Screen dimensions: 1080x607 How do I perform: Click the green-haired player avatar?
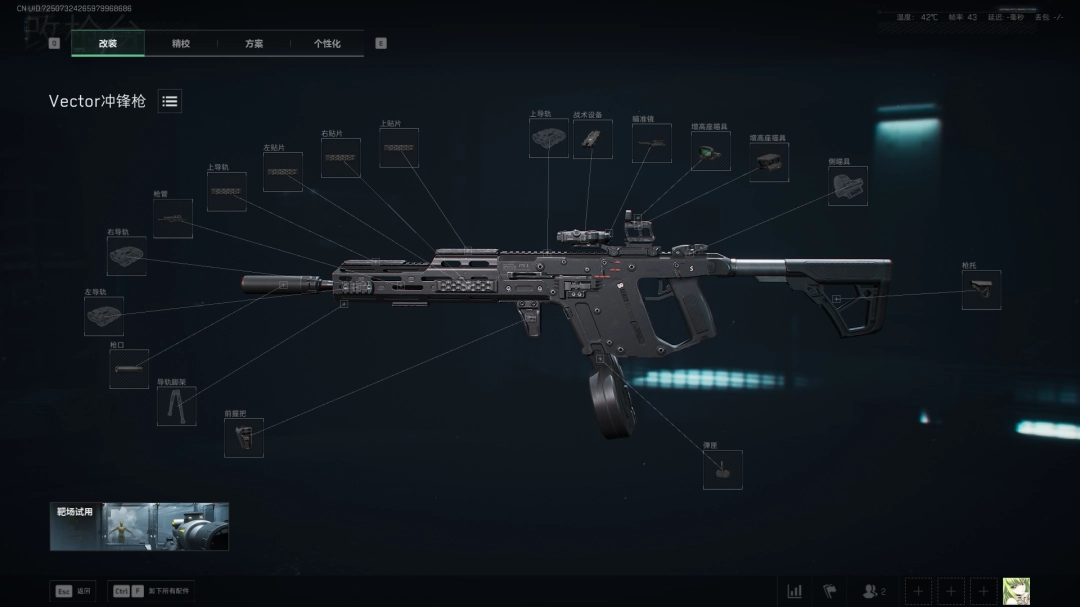(1016, 591)
